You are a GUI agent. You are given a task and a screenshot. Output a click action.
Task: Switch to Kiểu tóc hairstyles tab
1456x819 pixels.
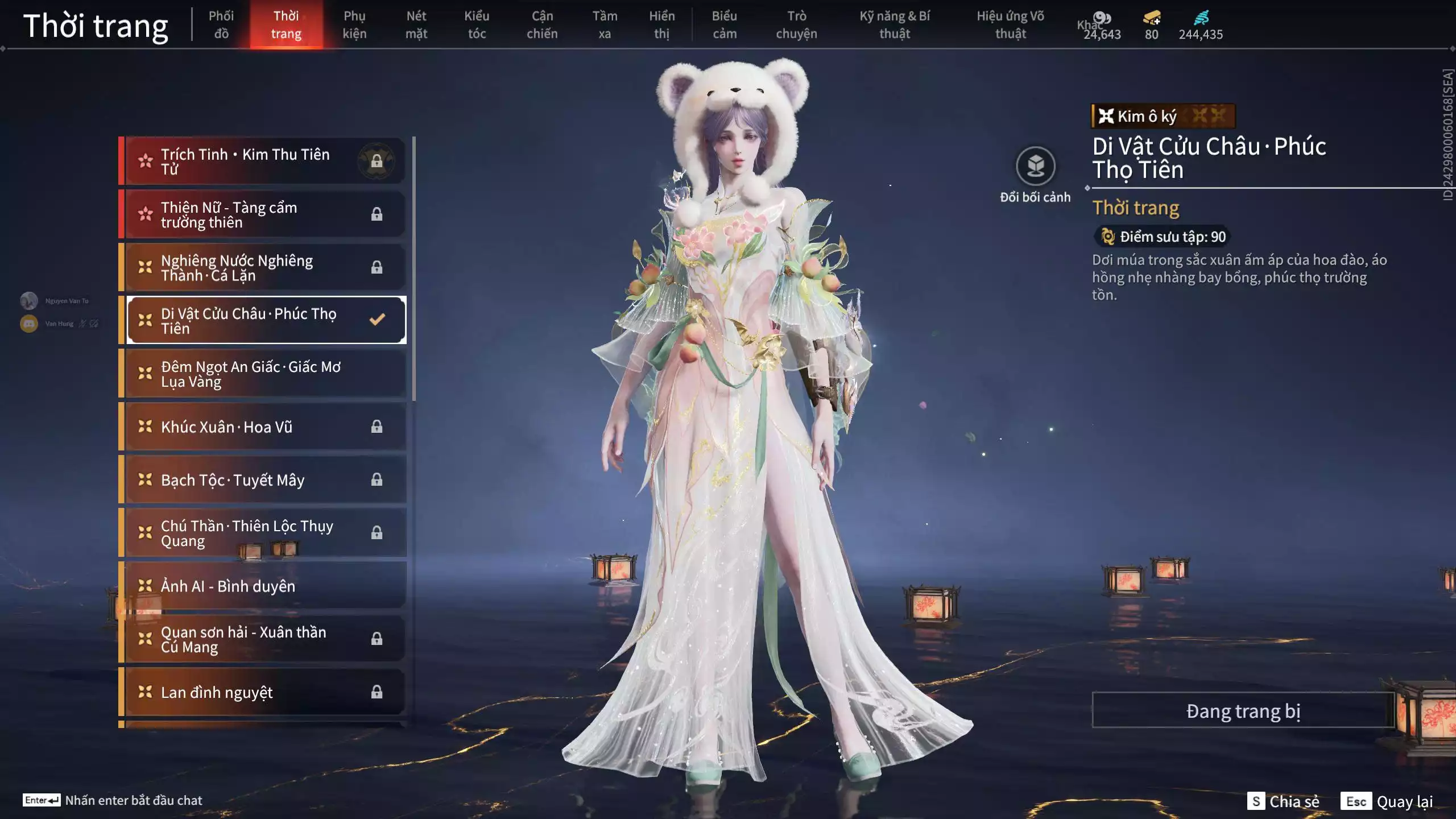(477, 24)
